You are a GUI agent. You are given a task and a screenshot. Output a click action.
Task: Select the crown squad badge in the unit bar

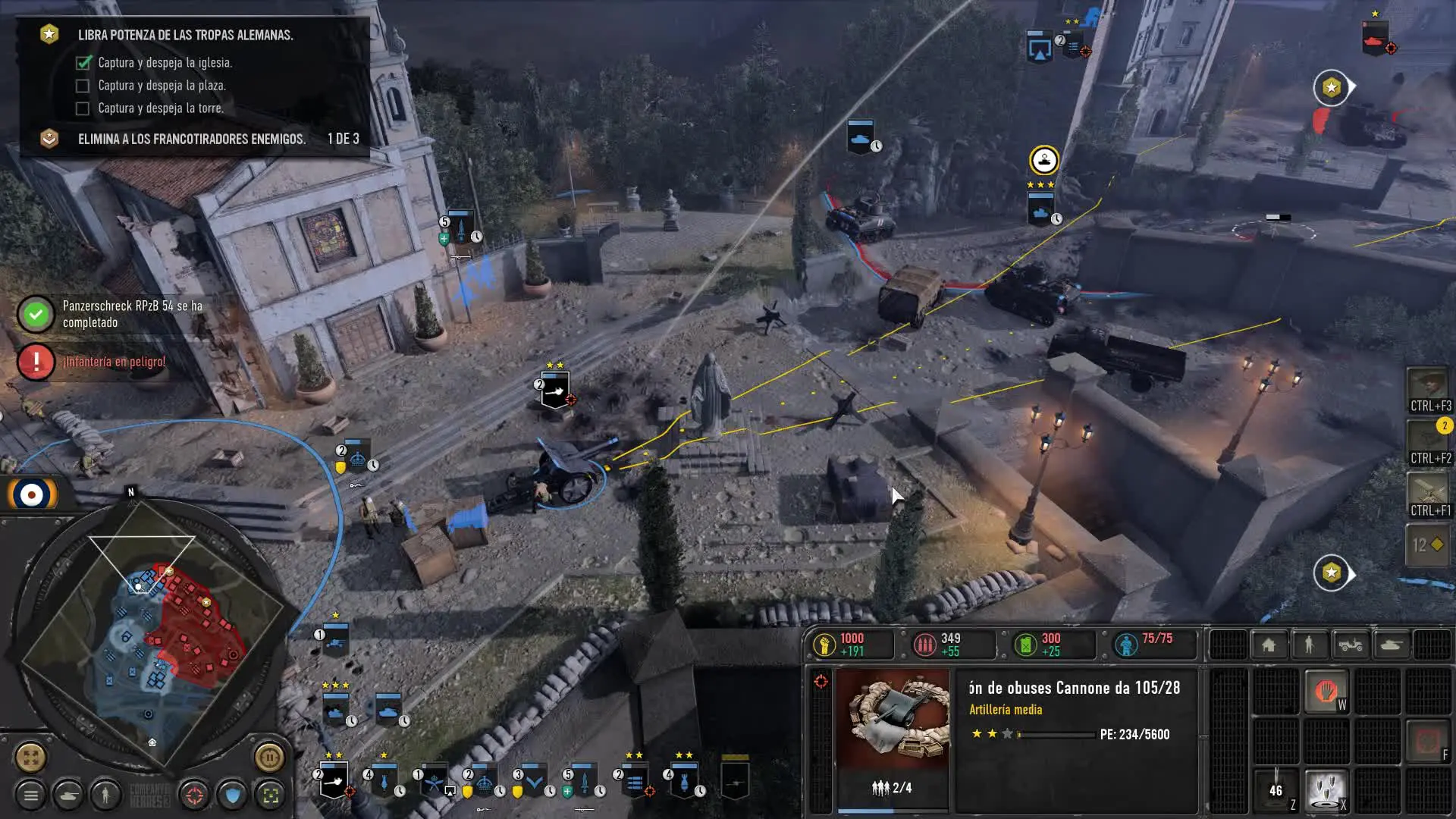[485, 781]
